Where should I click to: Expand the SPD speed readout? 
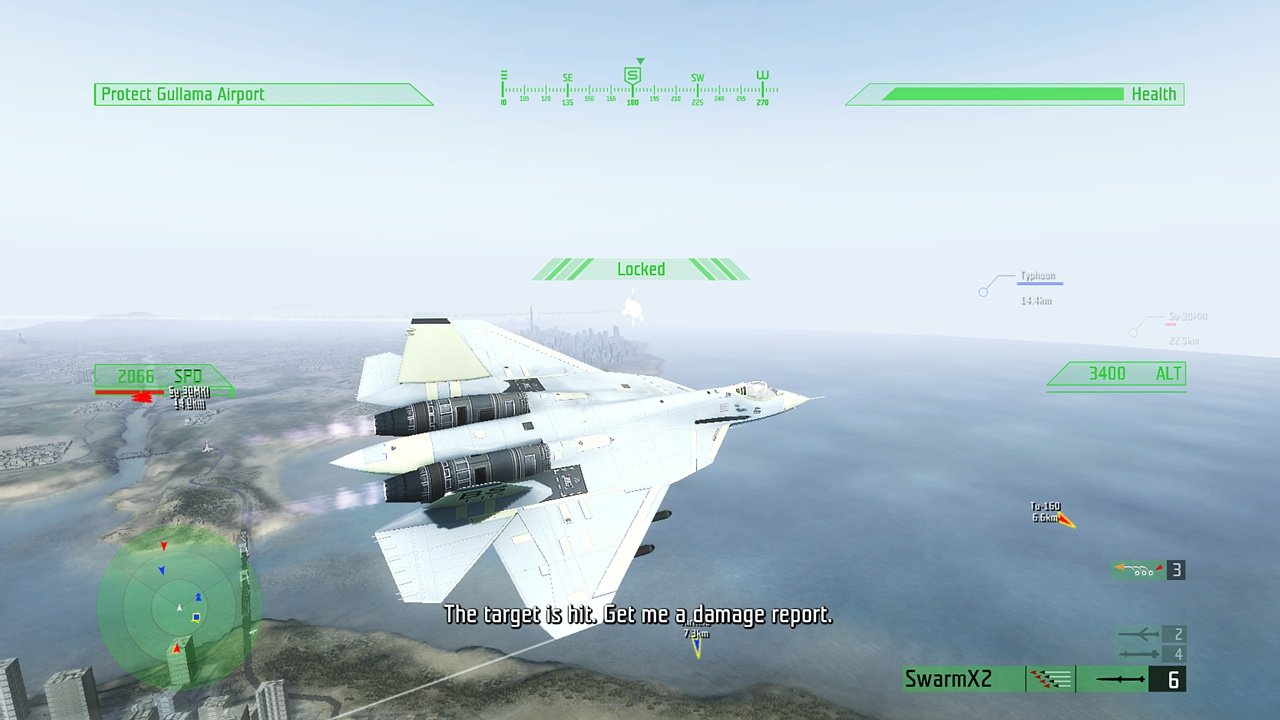(163, 377)
